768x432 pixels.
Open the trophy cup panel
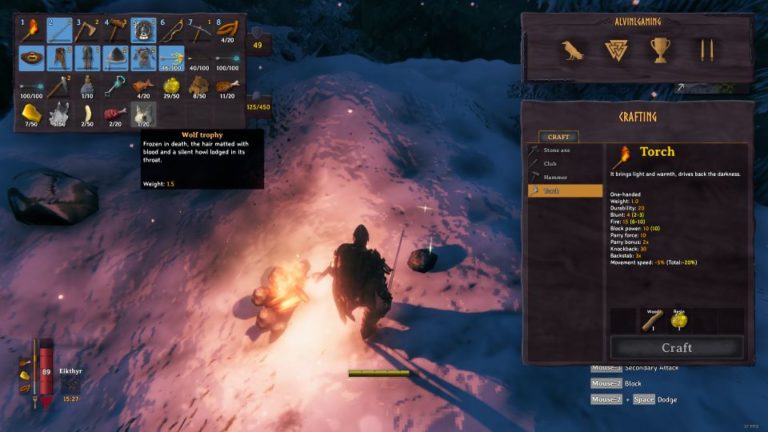[x=660, y=50]
